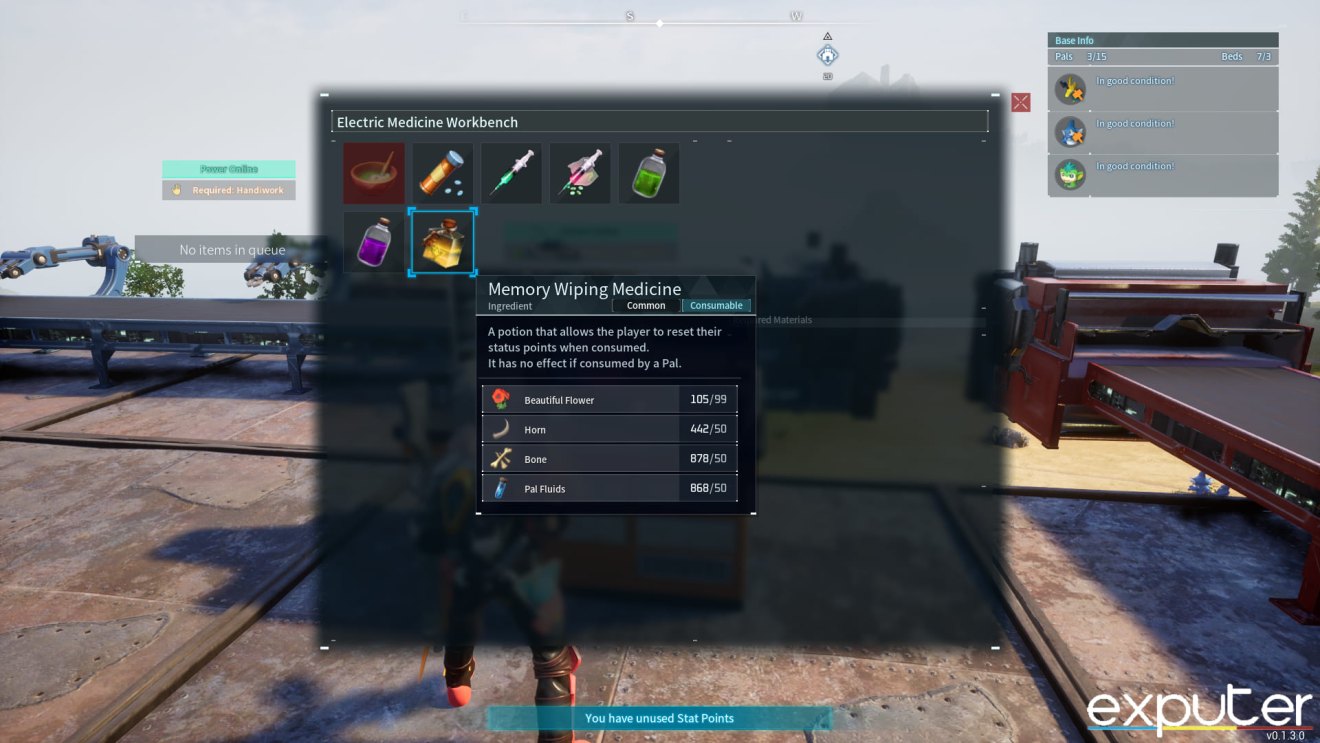Toggle the Power Online indicator
Screen dimensions: 1320x743
pyautogui.click(x=228, y=168)
